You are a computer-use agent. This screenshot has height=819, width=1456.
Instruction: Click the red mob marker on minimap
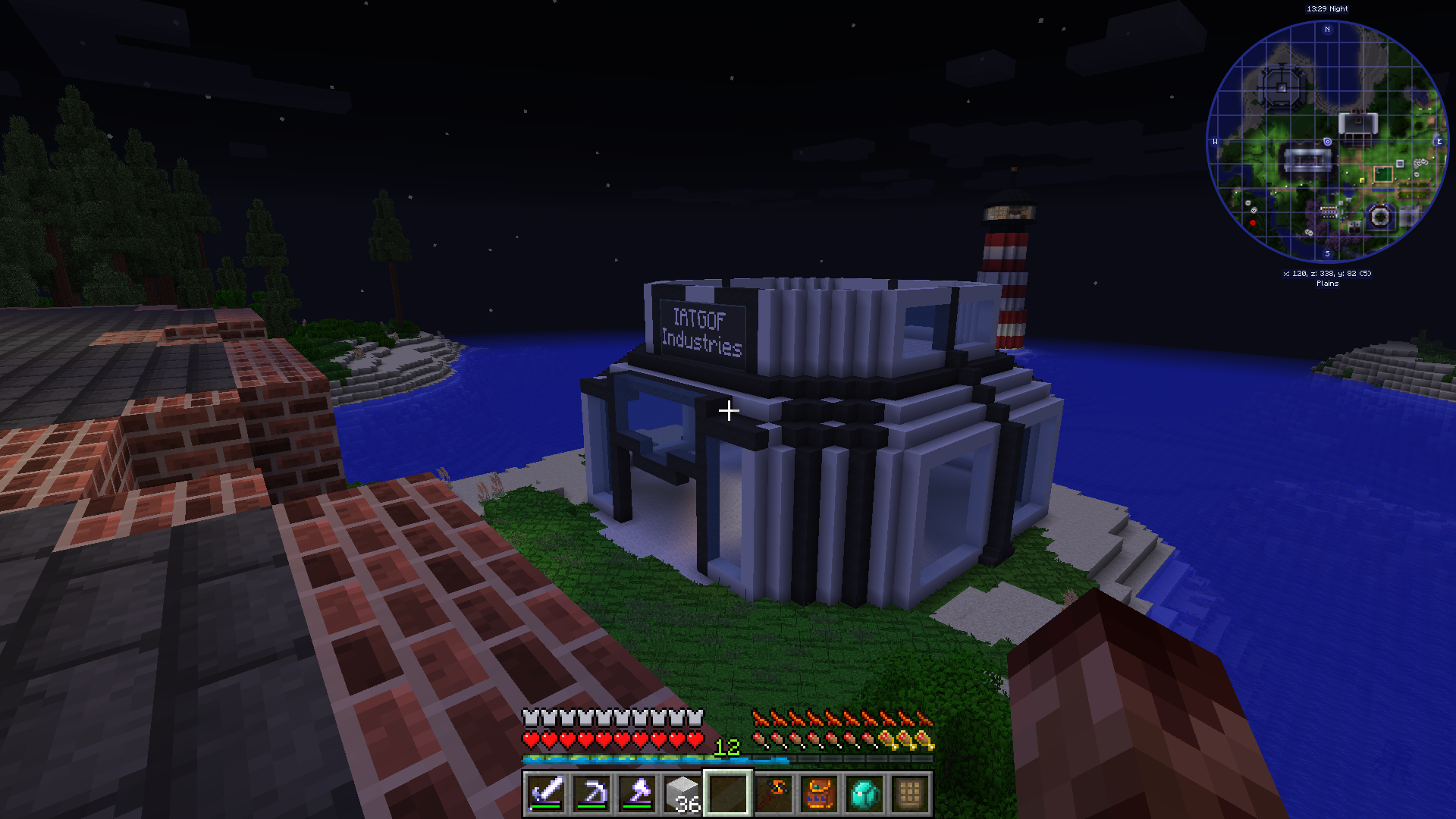pos(1252,223)
